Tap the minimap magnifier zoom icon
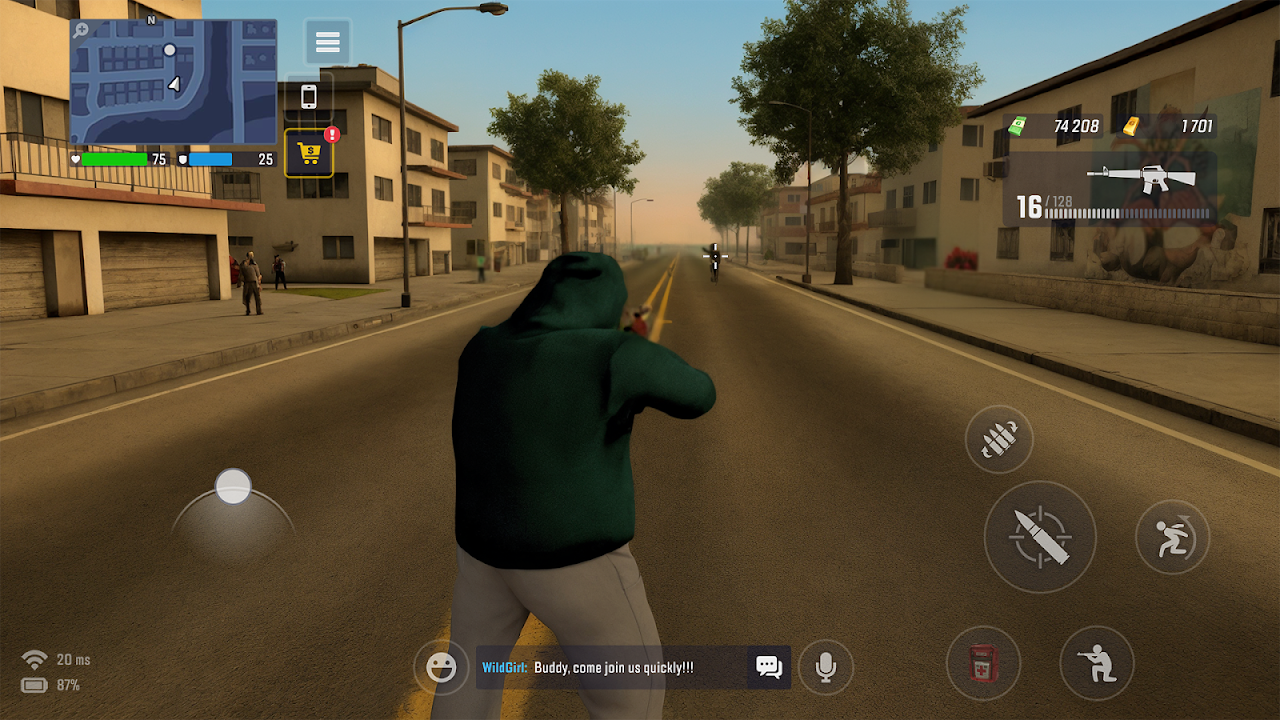 (80, 30)
